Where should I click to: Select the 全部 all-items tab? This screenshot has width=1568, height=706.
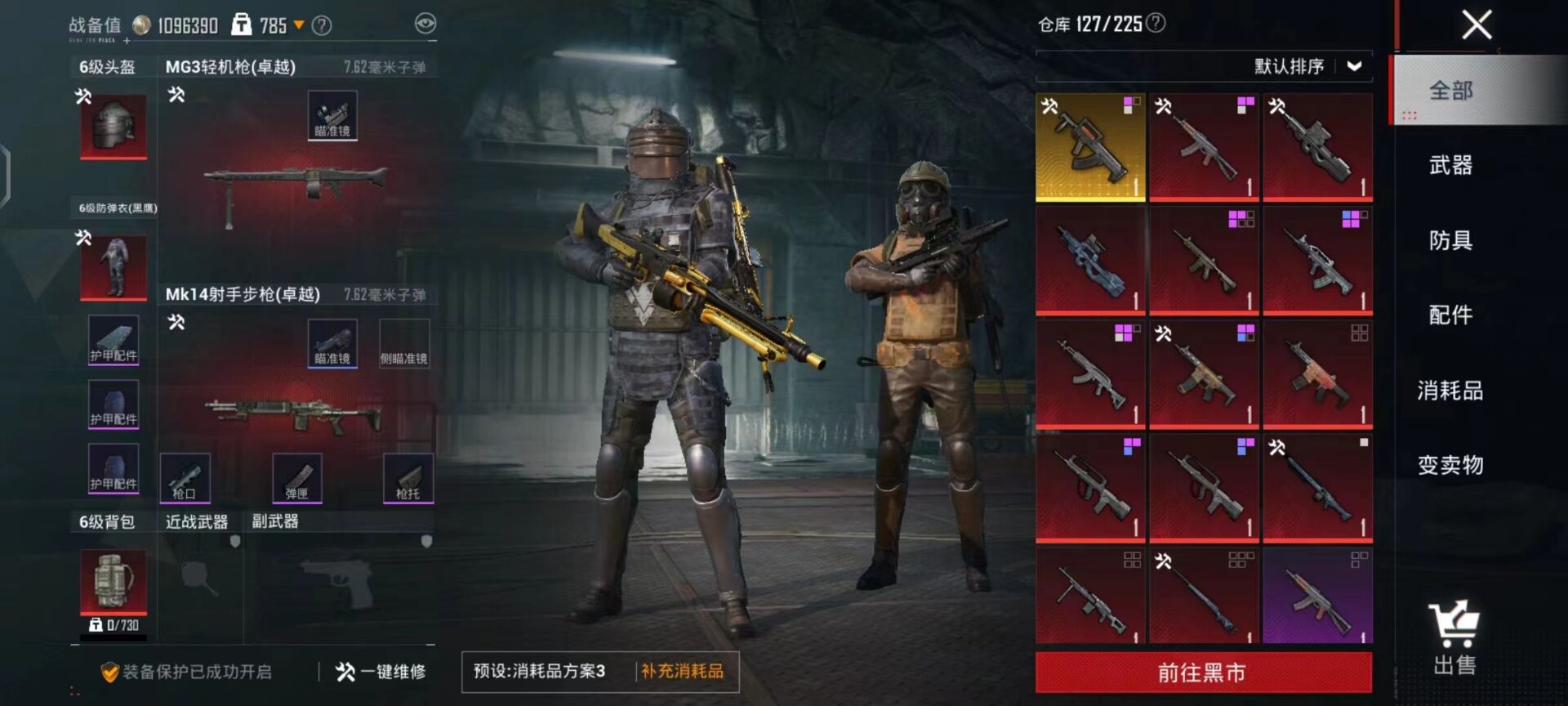click(1450, 91)
